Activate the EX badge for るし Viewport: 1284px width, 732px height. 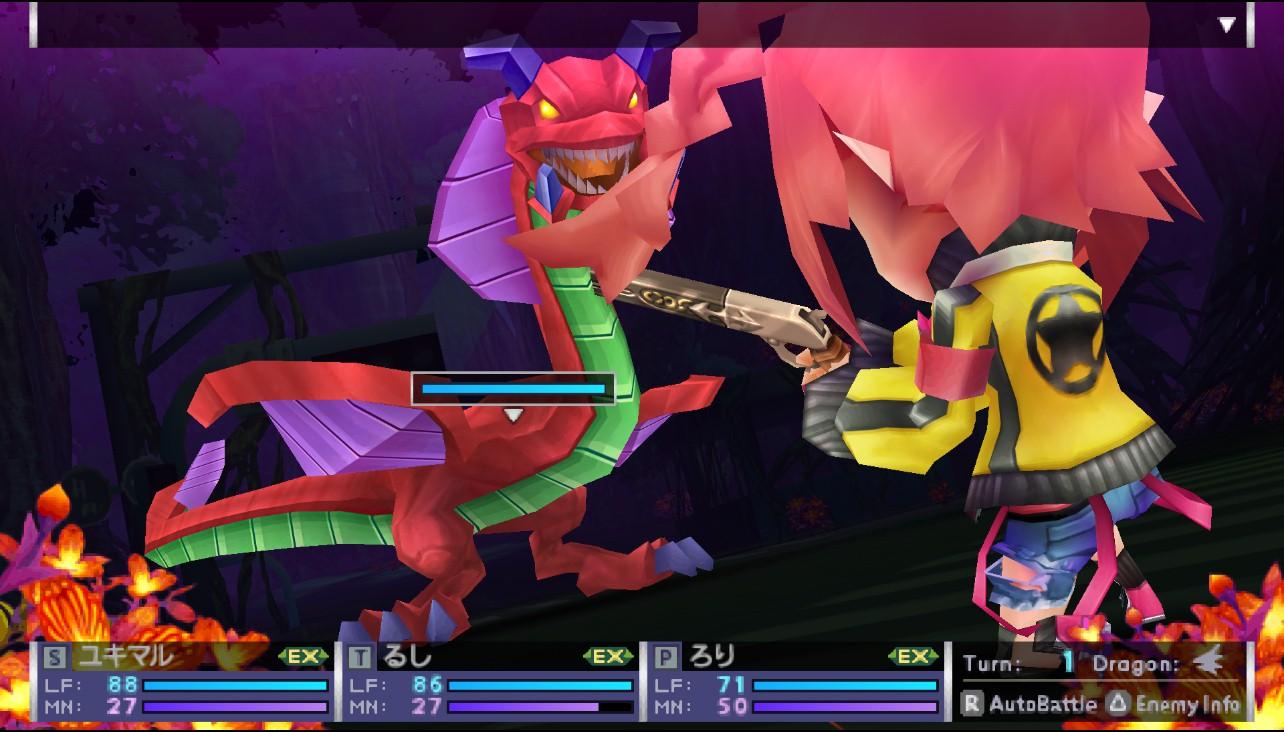[608, 657]
